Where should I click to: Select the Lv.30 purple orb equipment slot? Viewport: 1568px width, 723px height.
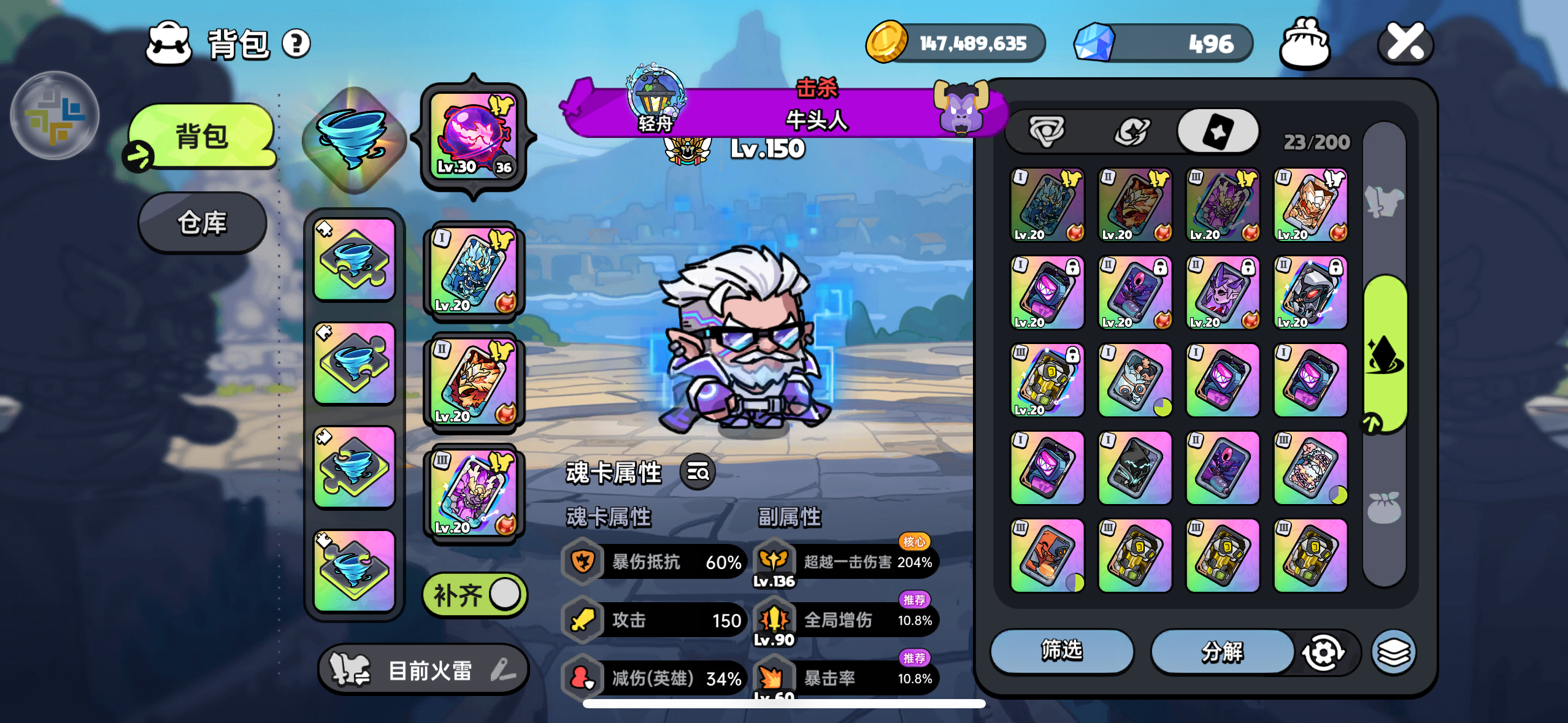click(x=474, y=136)
